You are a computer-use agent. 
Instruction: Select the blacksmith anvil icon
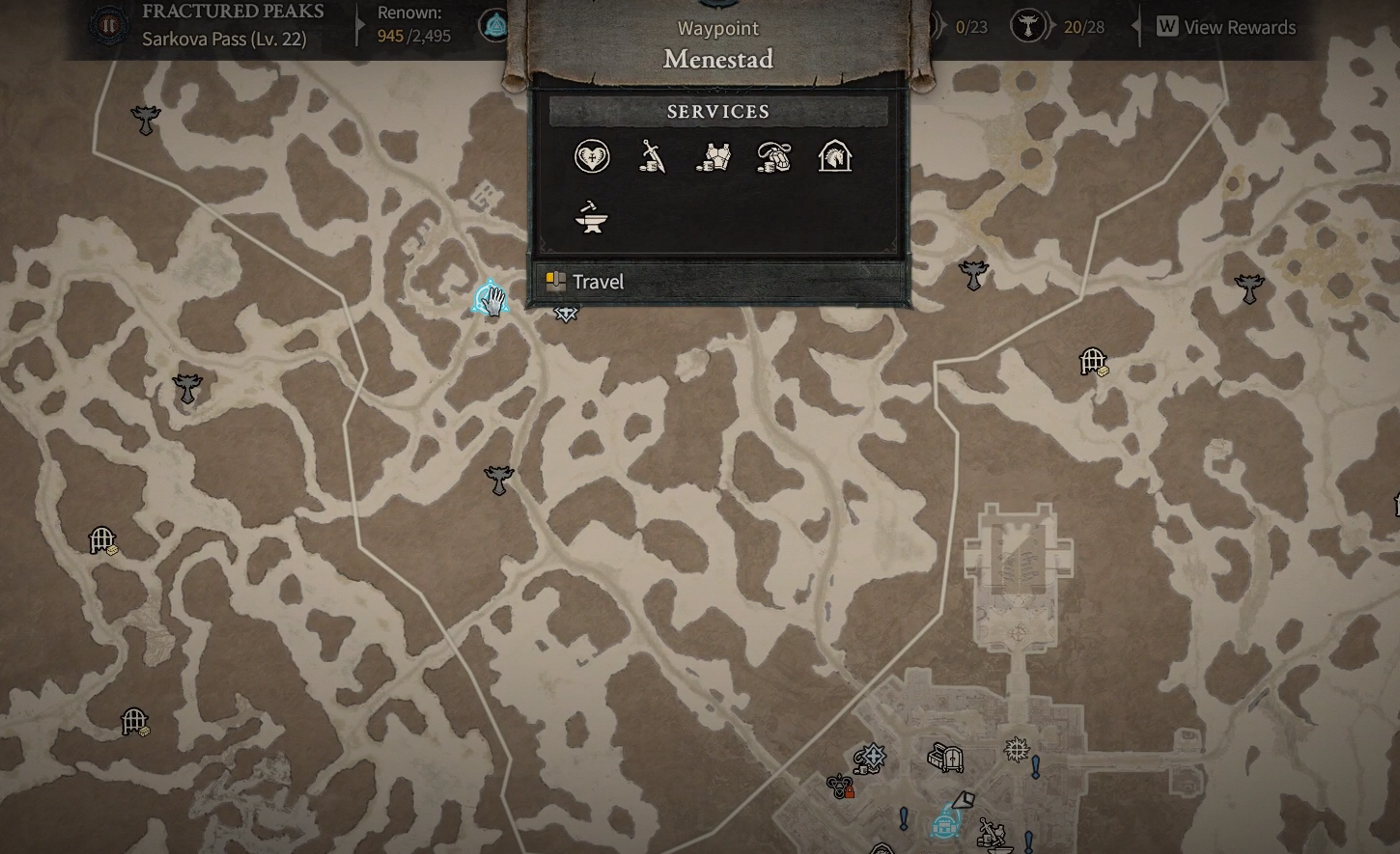tap(592, 217)
